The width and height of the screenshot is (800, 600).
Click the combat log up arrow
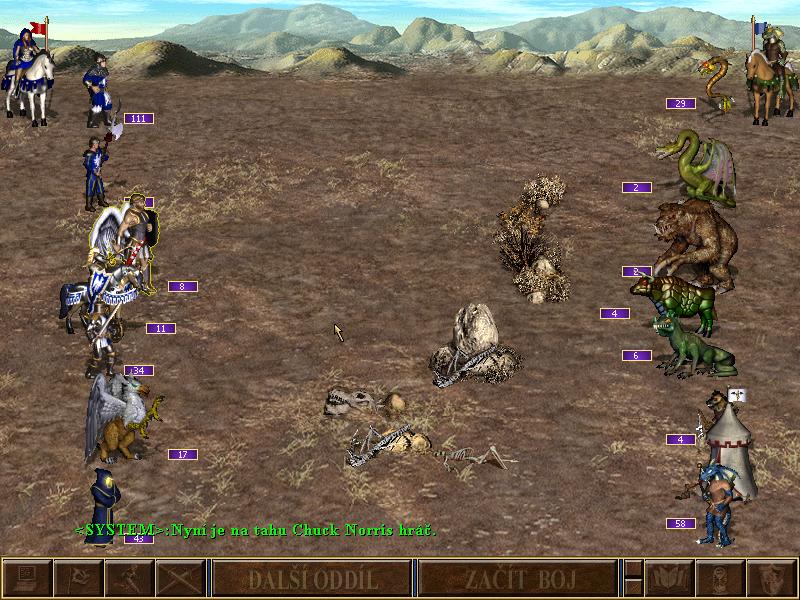[632, 569]
